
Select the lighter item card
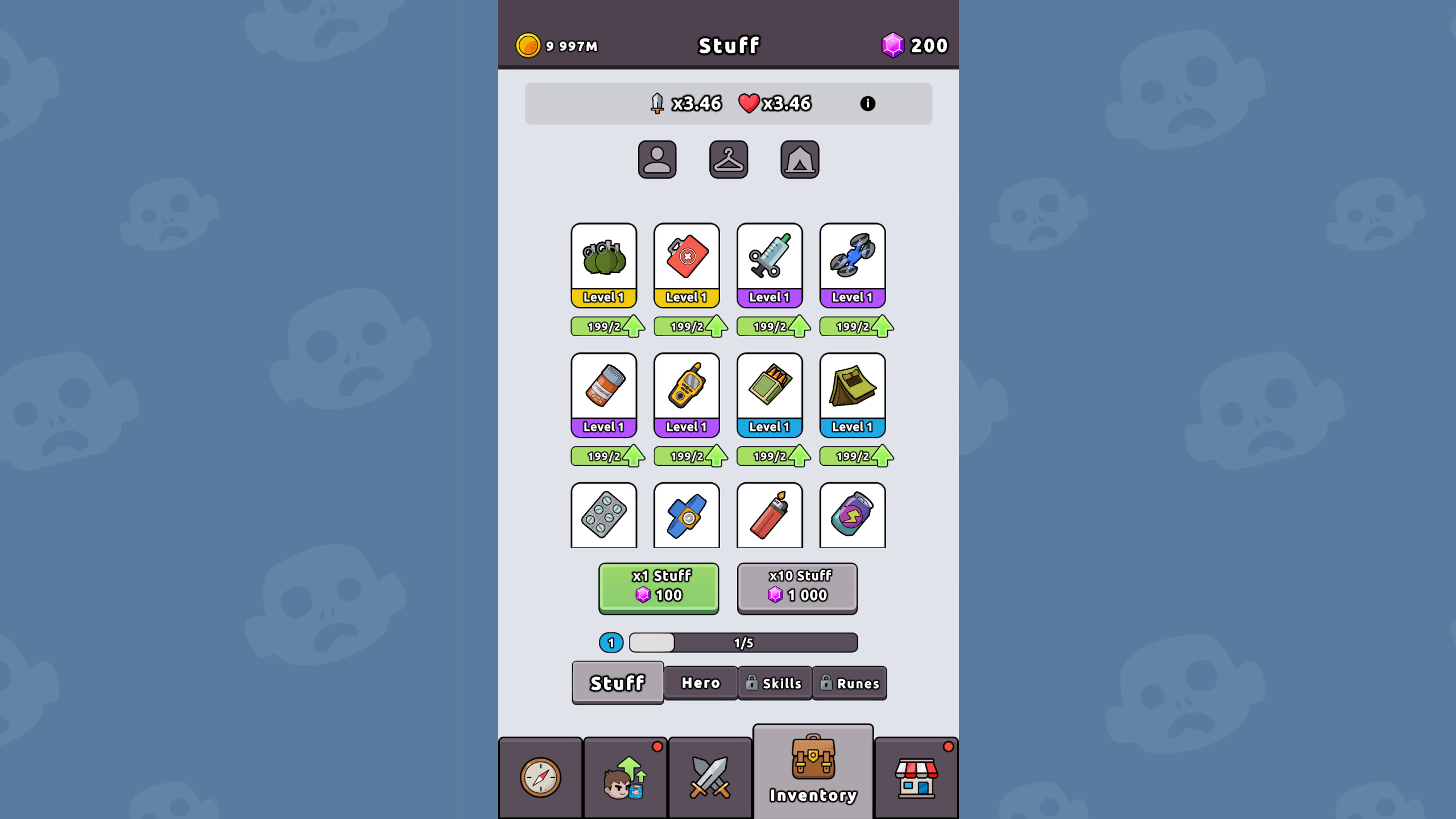(x=769, y=515)
